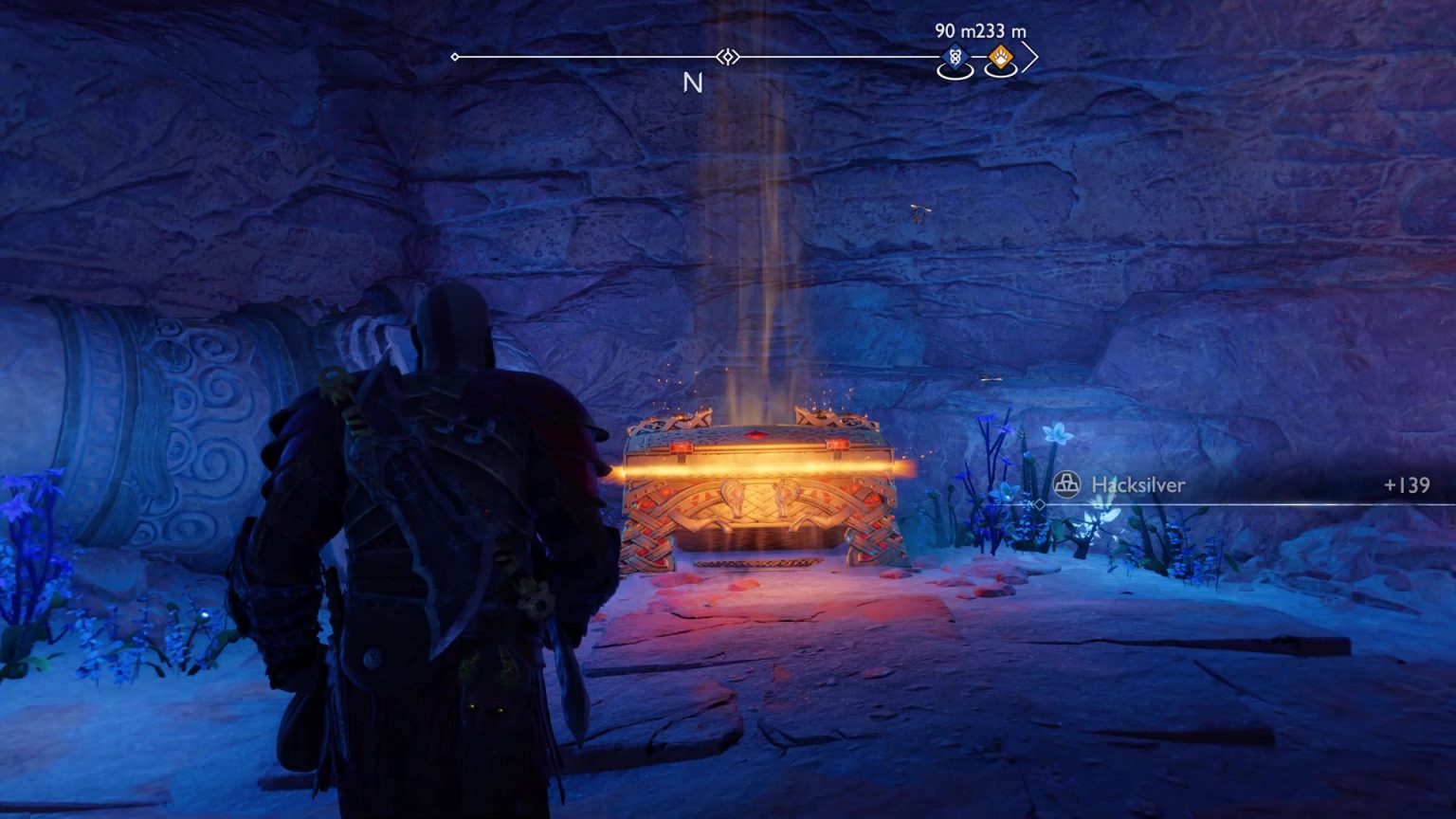Click the blue quest objective marker on the compass

point(955,57)
